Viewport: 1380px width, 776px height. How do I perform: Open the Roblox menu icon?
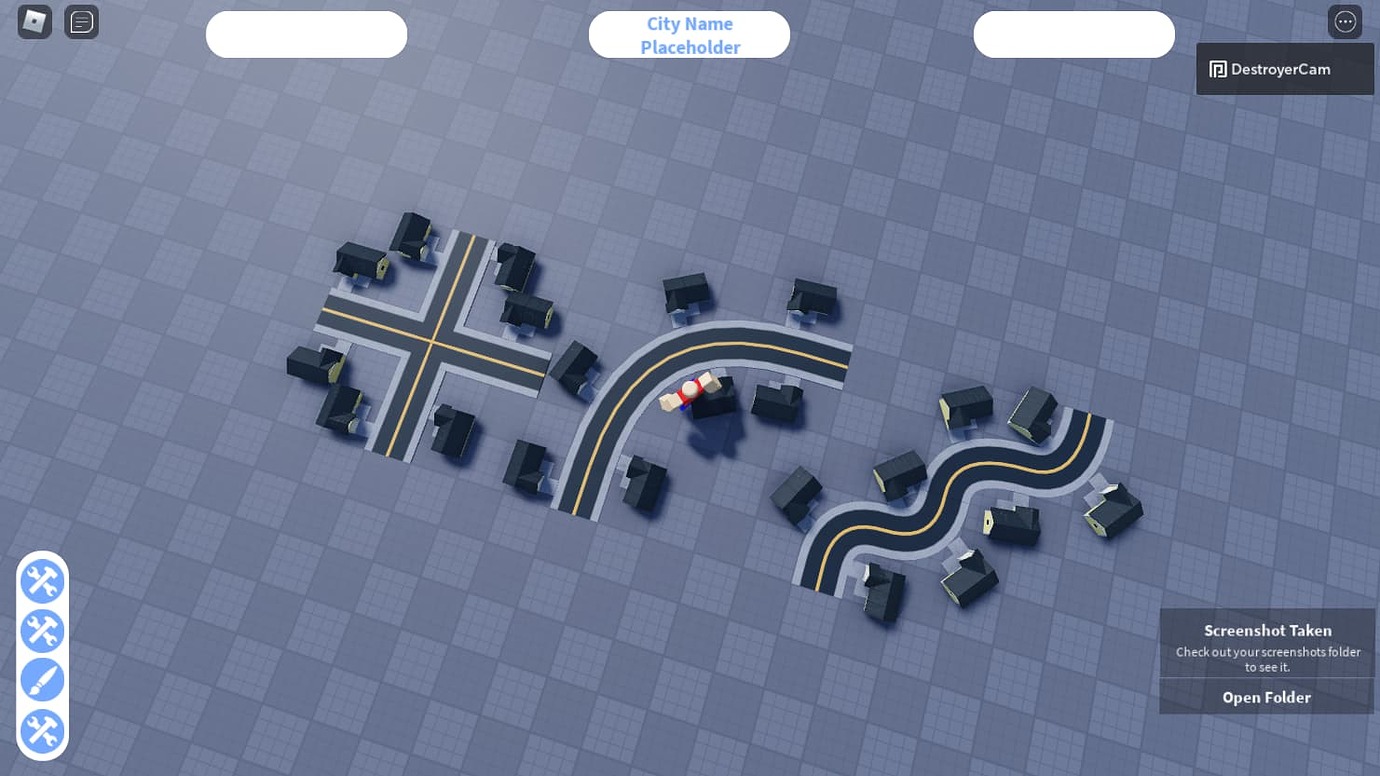click(33, 21)
